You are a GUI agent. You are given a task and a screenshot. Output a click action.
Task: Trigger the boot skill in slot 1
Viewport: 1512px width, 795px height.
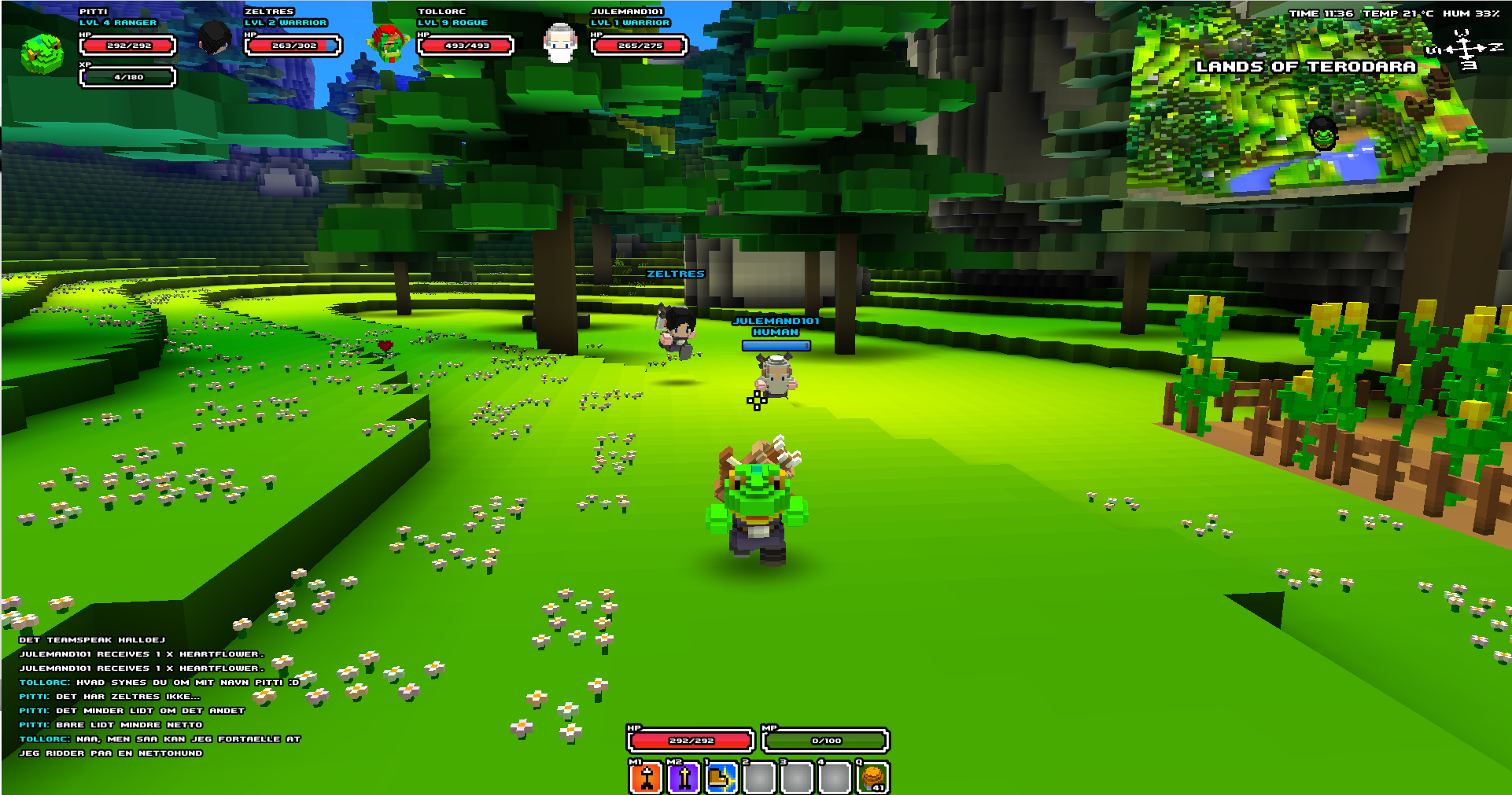pos(721,778)
